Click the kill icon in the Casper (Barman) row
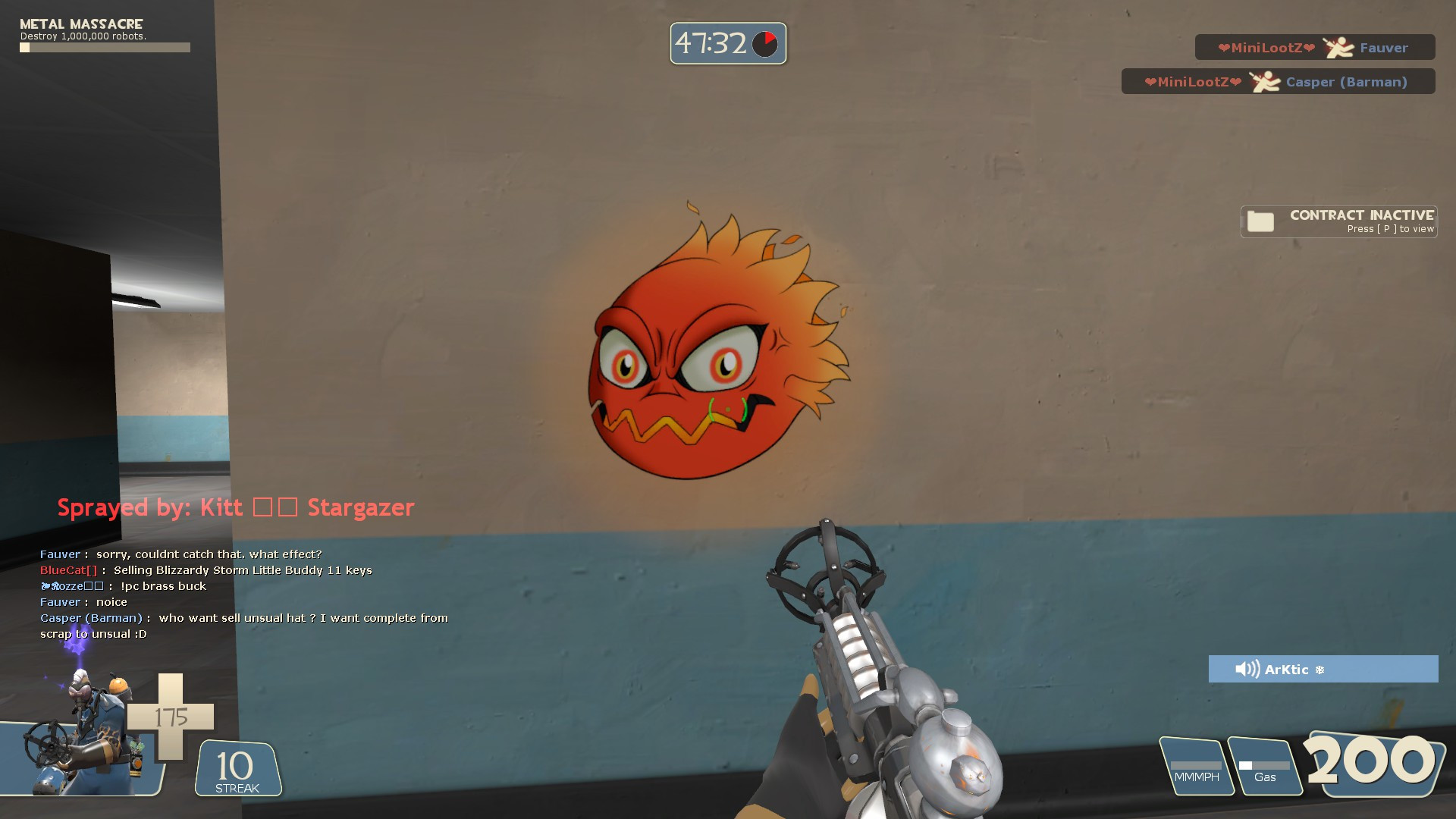The height and width of the screenshot is (819, 1456). (x=1263, y=81)
